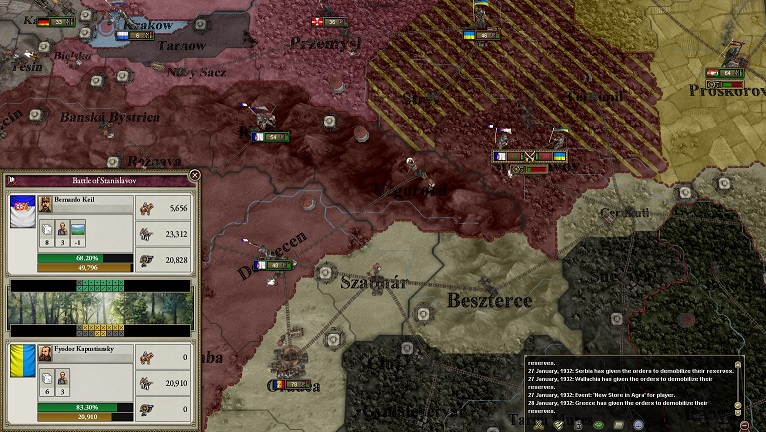Image resolution: width=766 pixels, height=432 pixels.
Task: Click the crossed-swords battle marker on the map
Action: point(530,156)
